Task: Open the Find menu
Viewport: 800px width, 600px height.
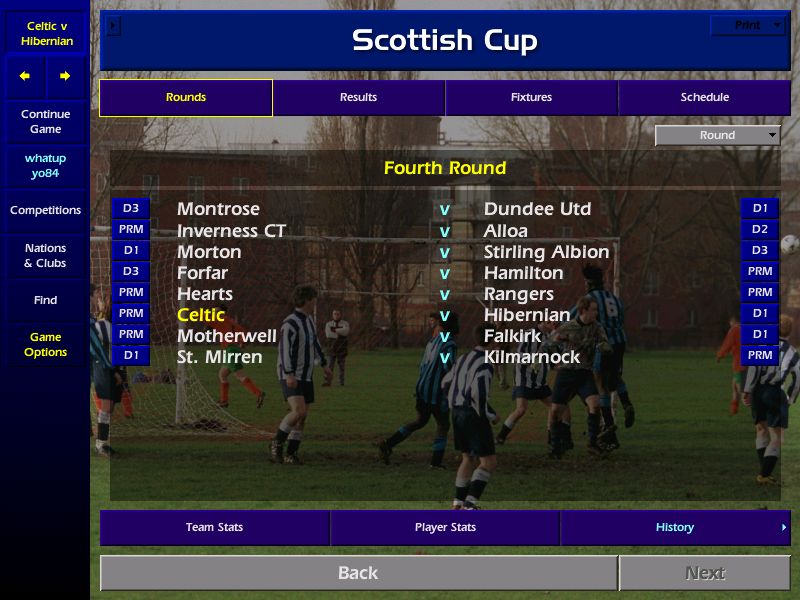Action: click(45, 300)
